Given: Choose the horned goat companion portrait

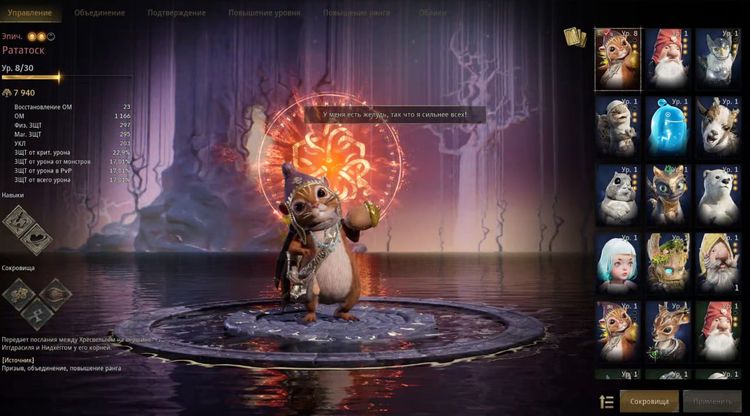Looking at the screenshot, I should pos(718,124).
